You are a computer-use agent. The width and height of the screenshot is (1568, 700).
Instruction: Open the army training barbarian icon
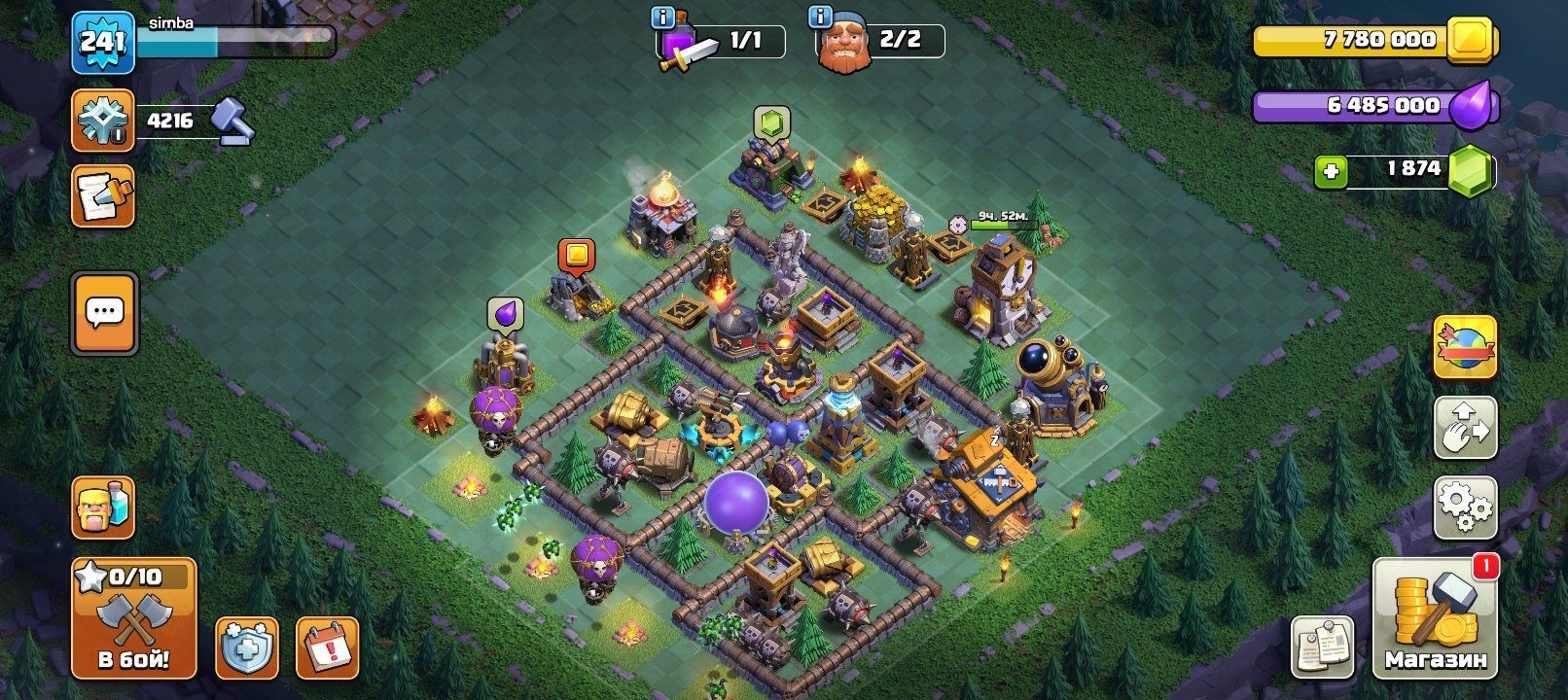pyautogui.click(x=103, y=508)
